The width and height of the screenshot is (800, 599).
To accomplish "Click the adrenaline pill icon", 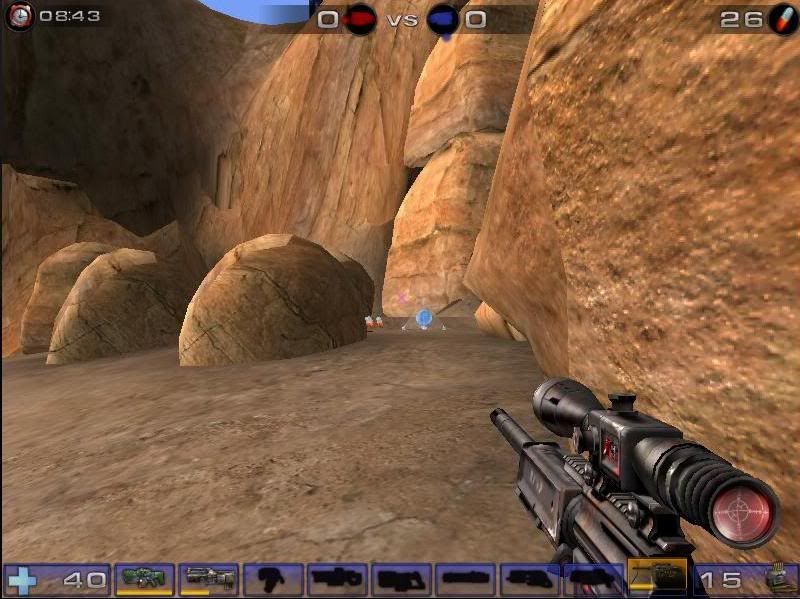I will coord(782,18).
